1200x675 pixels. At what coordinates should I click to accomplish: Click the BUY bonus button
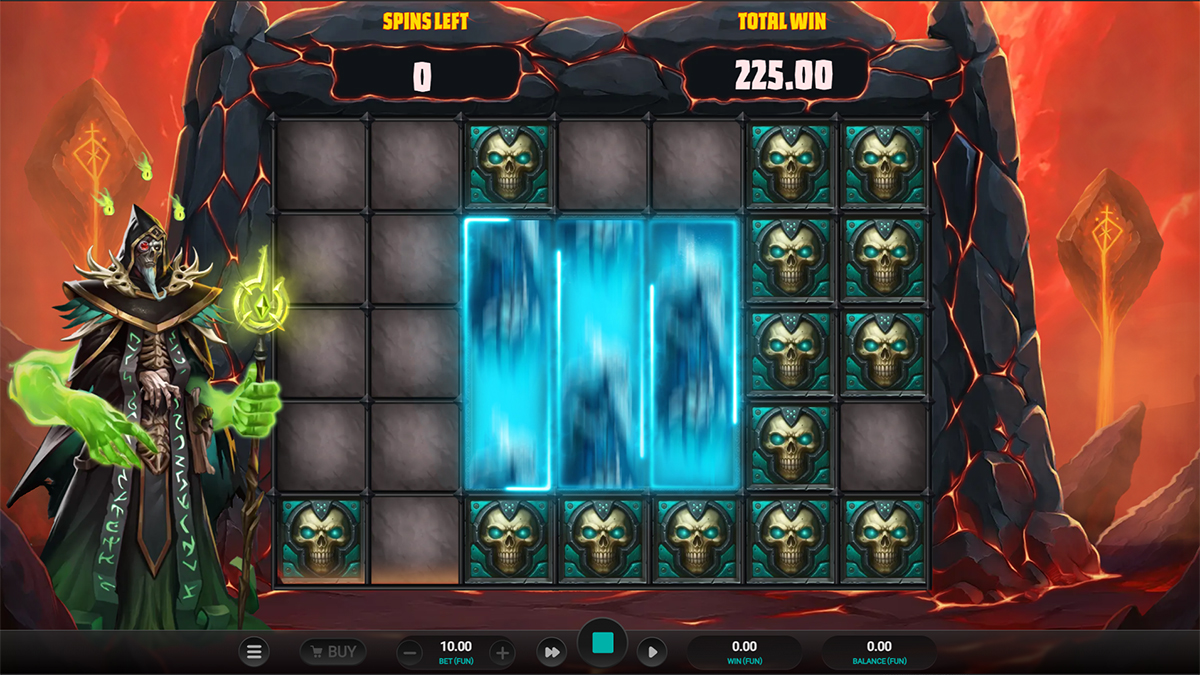click(332, 652)
